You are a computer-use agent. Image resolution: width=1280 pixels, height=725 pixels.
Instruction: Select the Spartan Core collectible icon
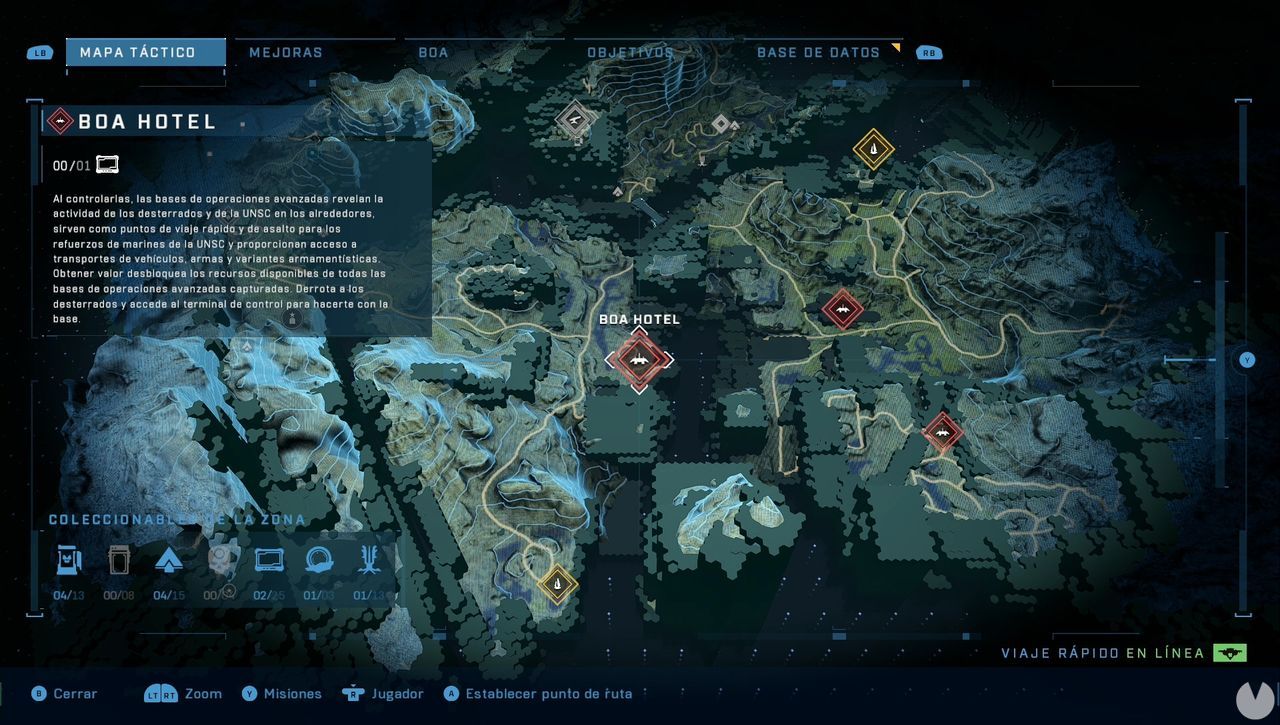coord(168,560)
